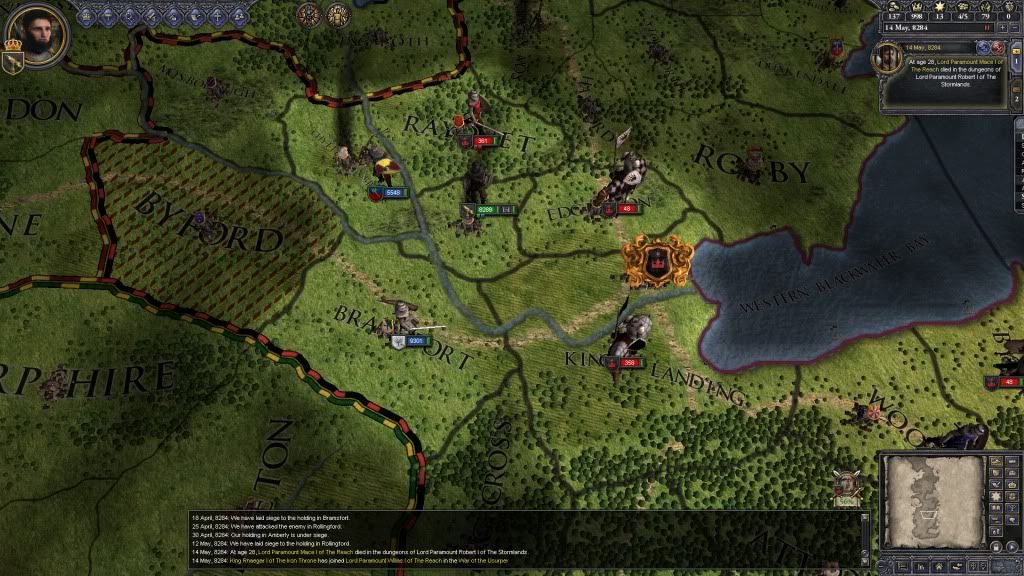Click the red round alert icon at top
1024x576 pixels.
click(309, 14)
